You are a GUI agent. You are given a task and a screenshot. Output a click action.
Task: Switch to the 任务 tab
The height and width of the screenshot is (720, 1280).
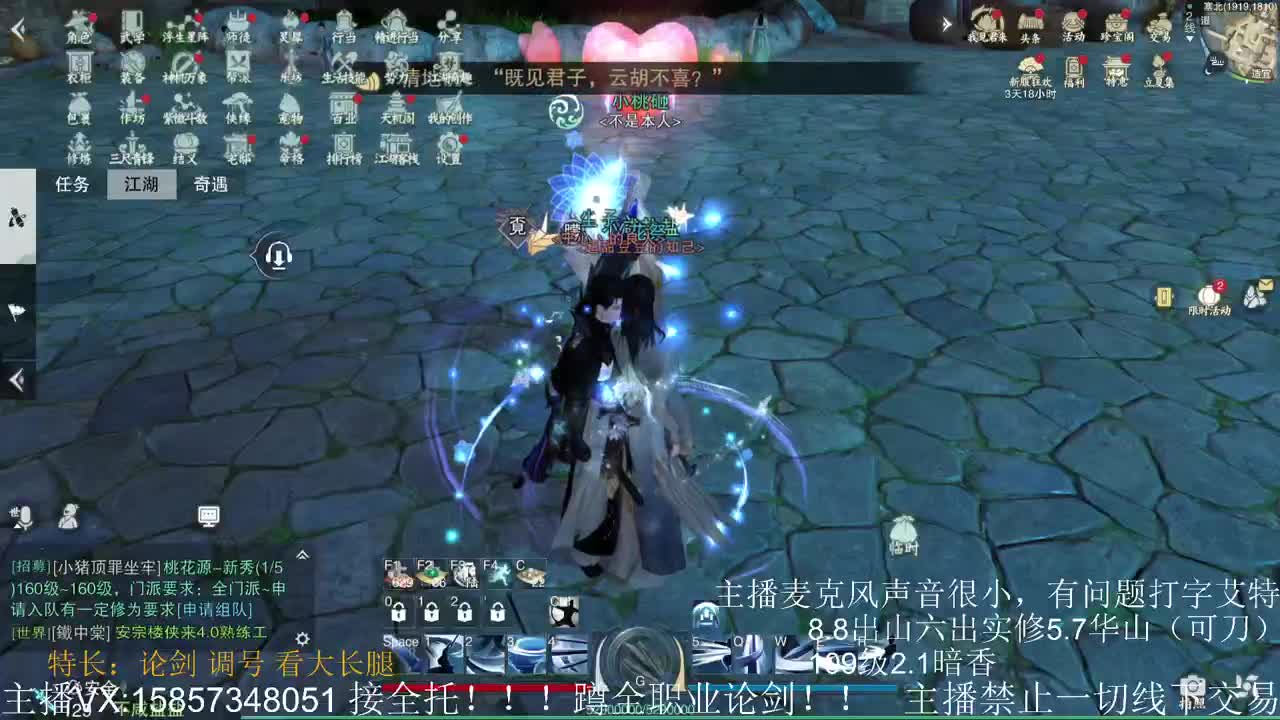tap(70, 184)
